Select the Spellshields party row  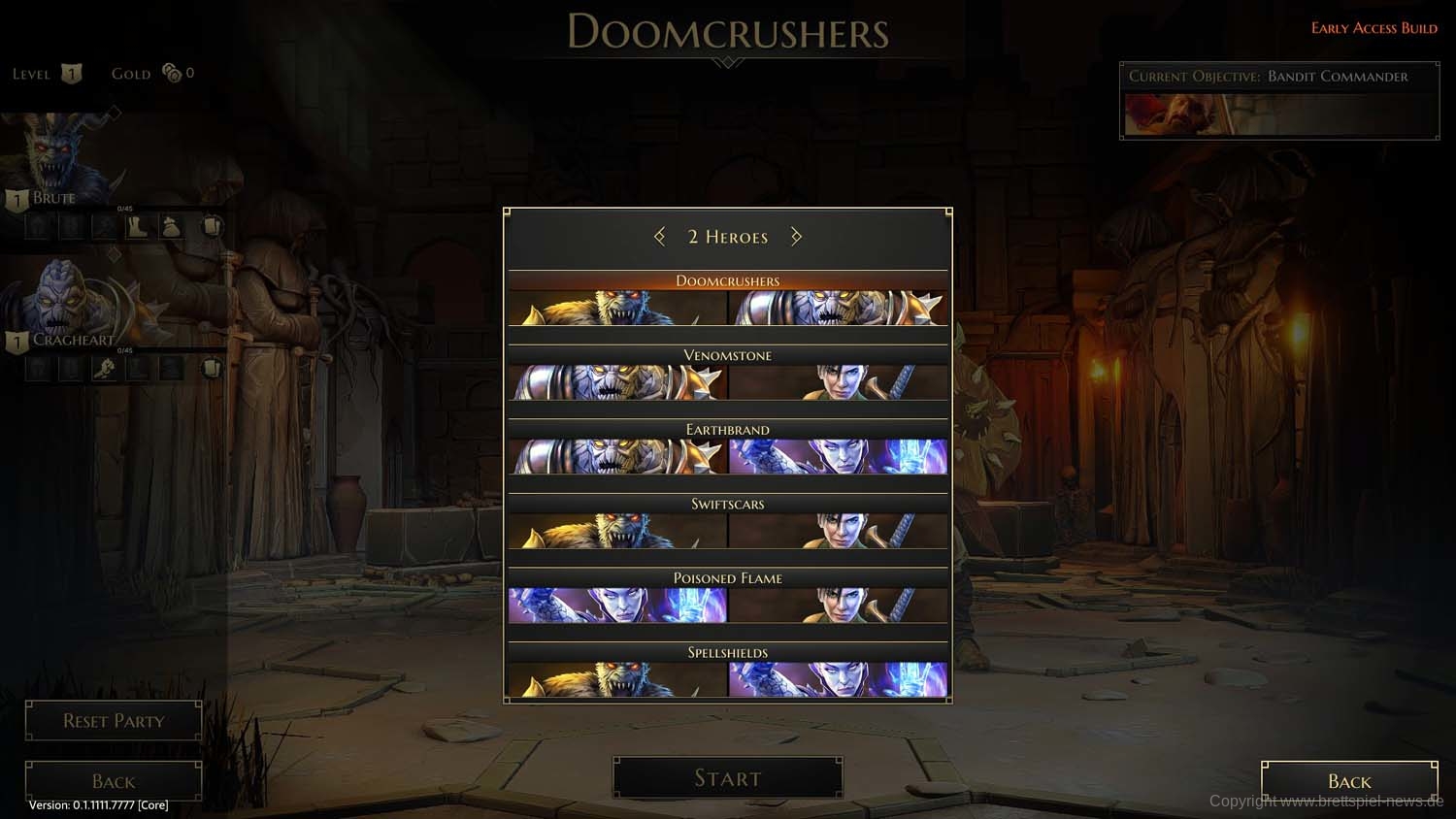(727, 672)
